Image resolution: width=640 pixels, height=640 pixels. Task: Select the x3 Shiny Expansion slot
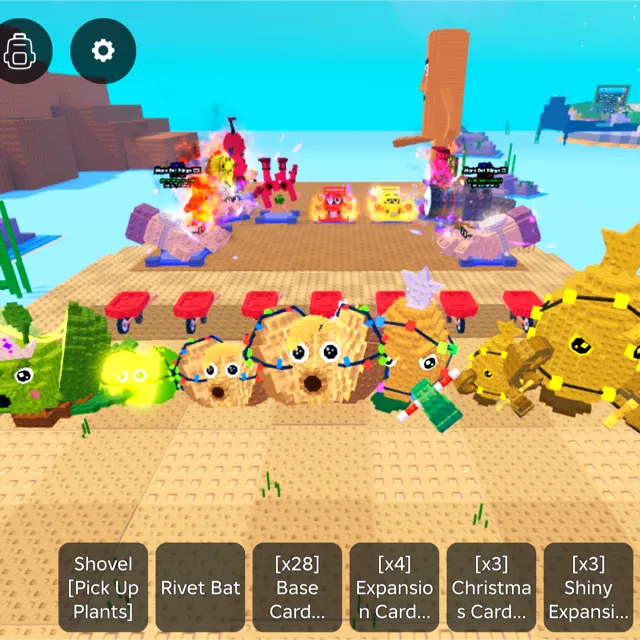coord(588,588)
